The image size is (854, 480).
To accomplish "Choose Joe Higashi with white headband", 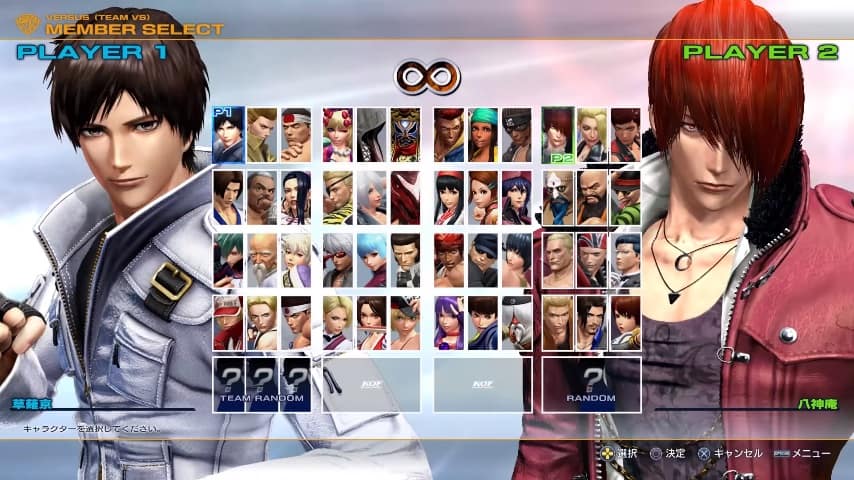I will pyautogui.click(x=296, y=322).
